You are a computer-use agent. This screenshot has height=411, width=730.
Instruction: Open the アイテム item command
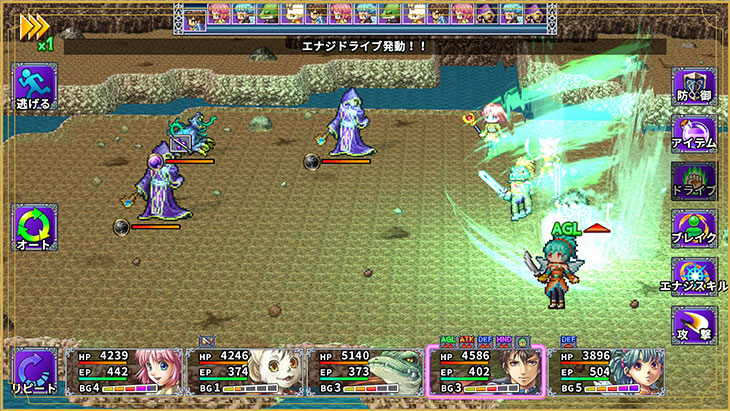[x=693, y=133]
